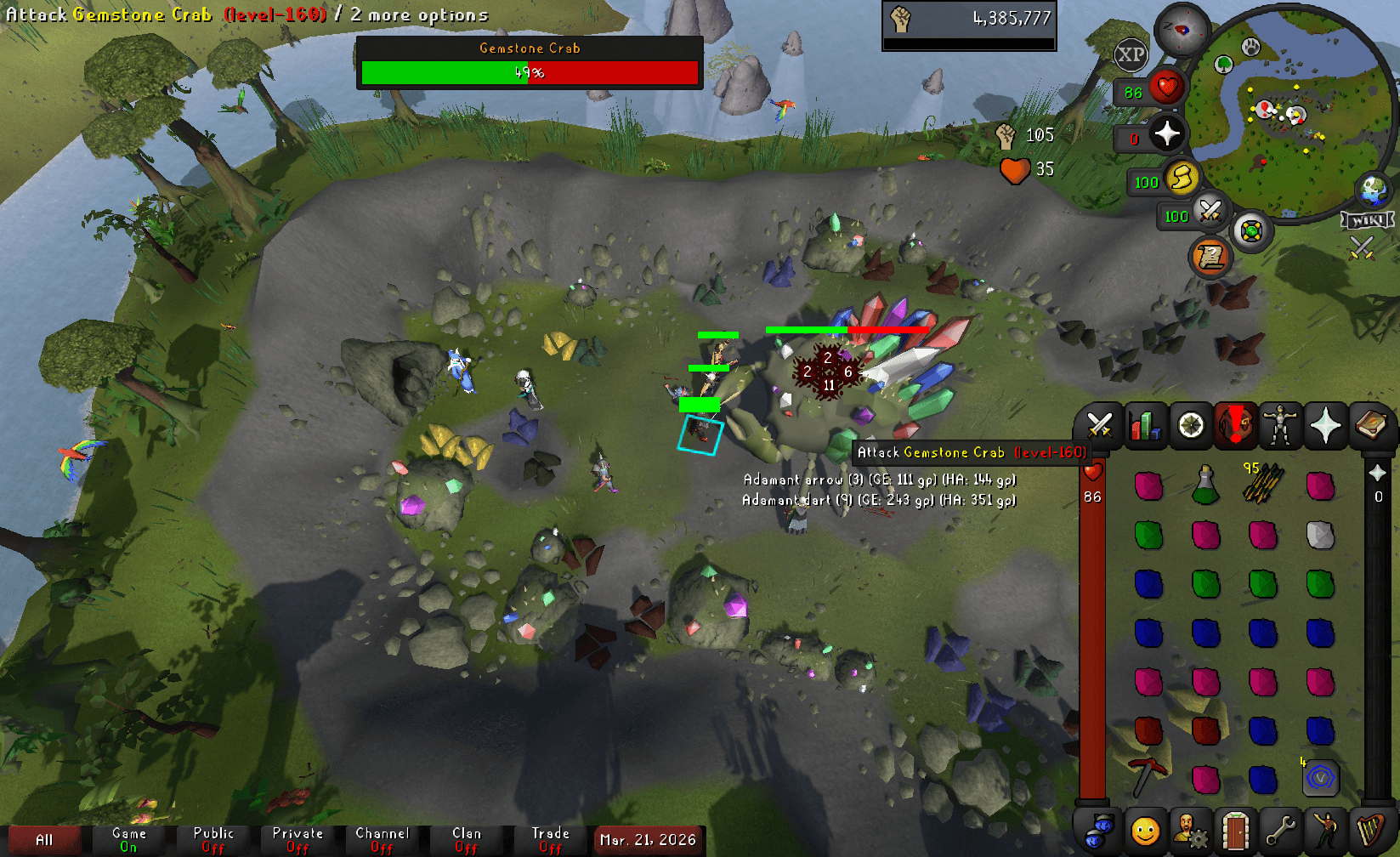Screen dimensions: 1400x857
Task: Open the Prayer tab
Action: coord(1327,425)
